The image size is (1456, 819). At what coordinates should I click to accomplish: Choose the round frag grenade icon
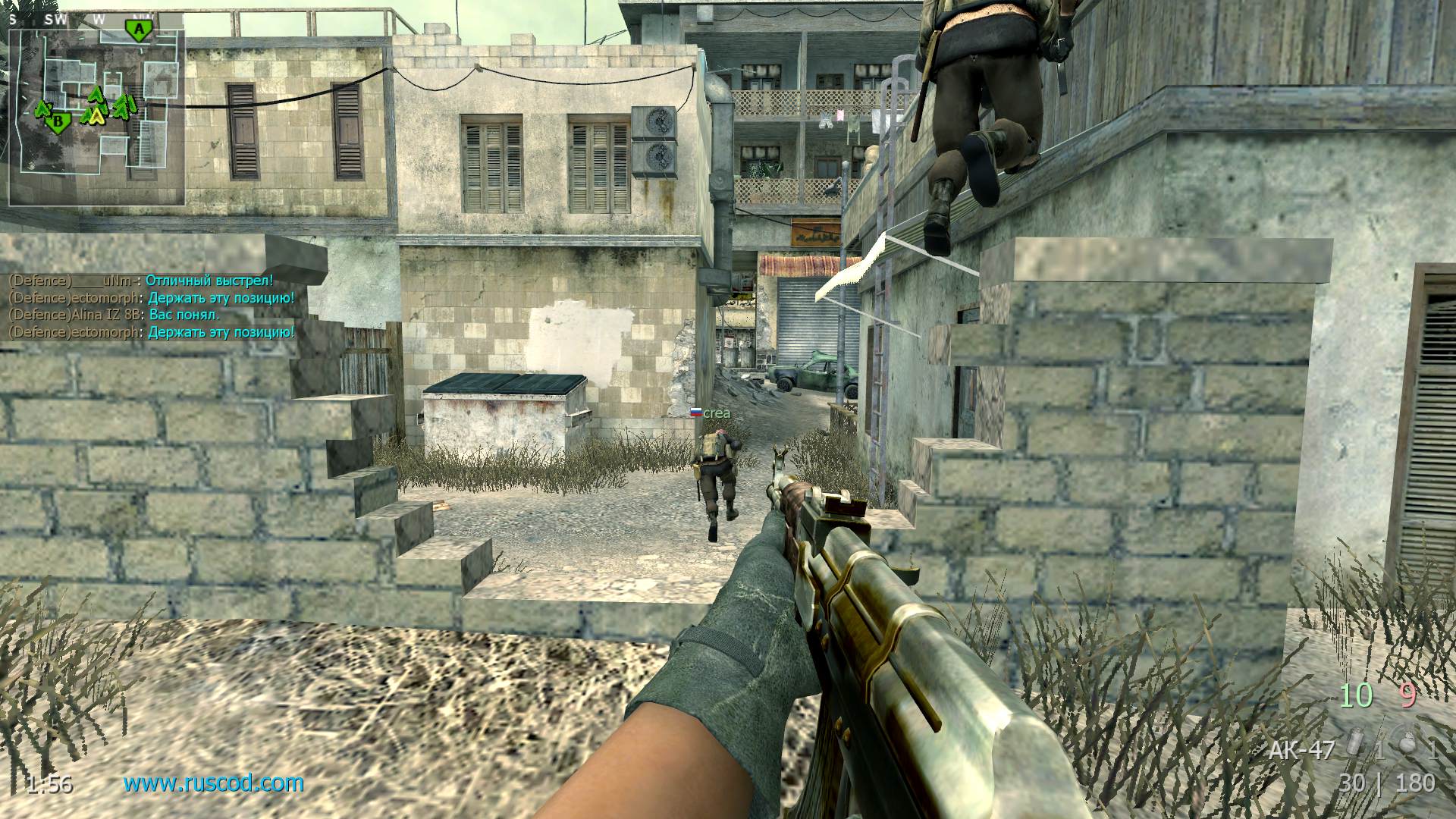tap(1409, 748)
